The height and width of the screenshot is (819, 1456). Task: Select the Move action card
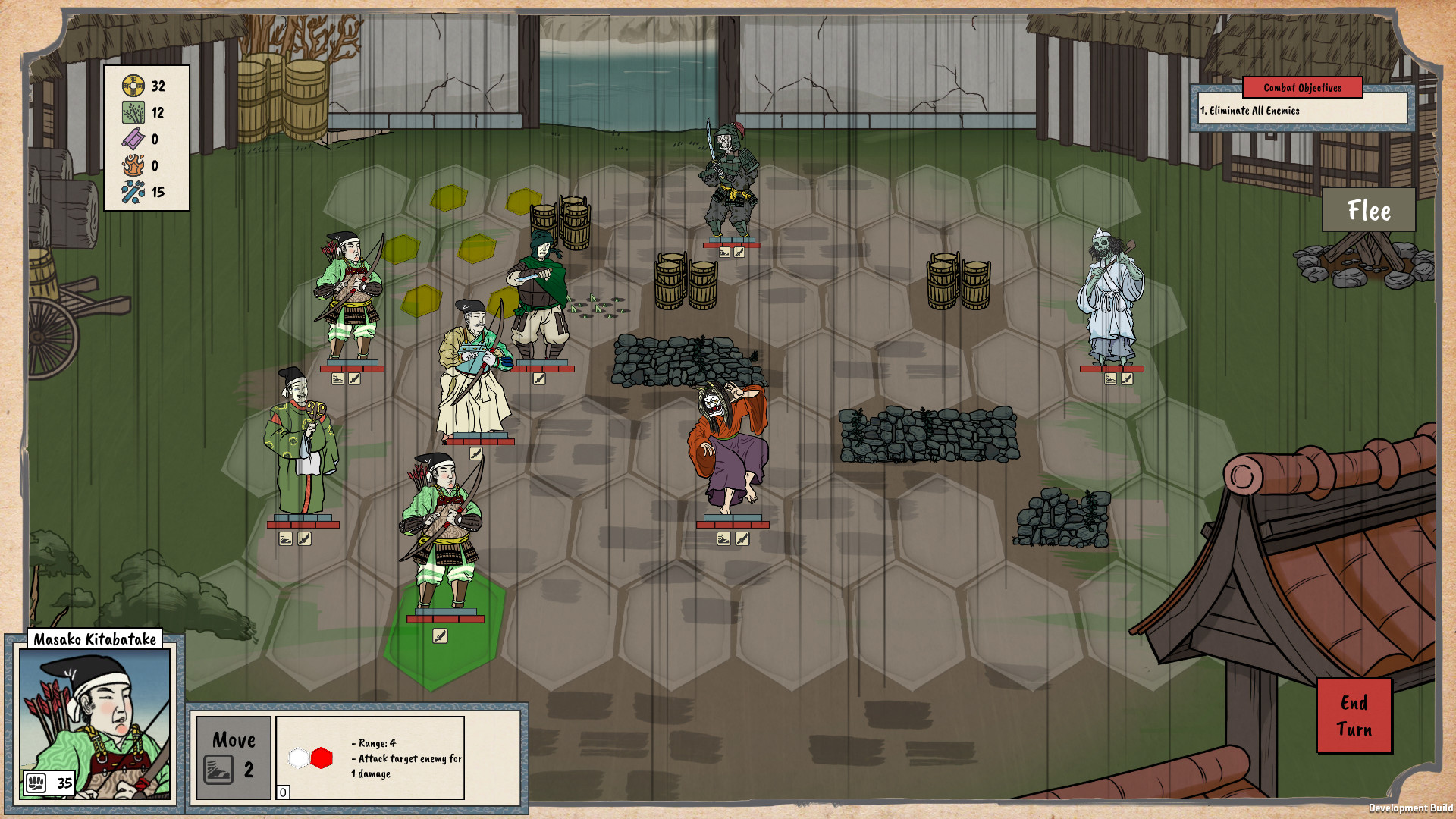click(x=234, y=757)
